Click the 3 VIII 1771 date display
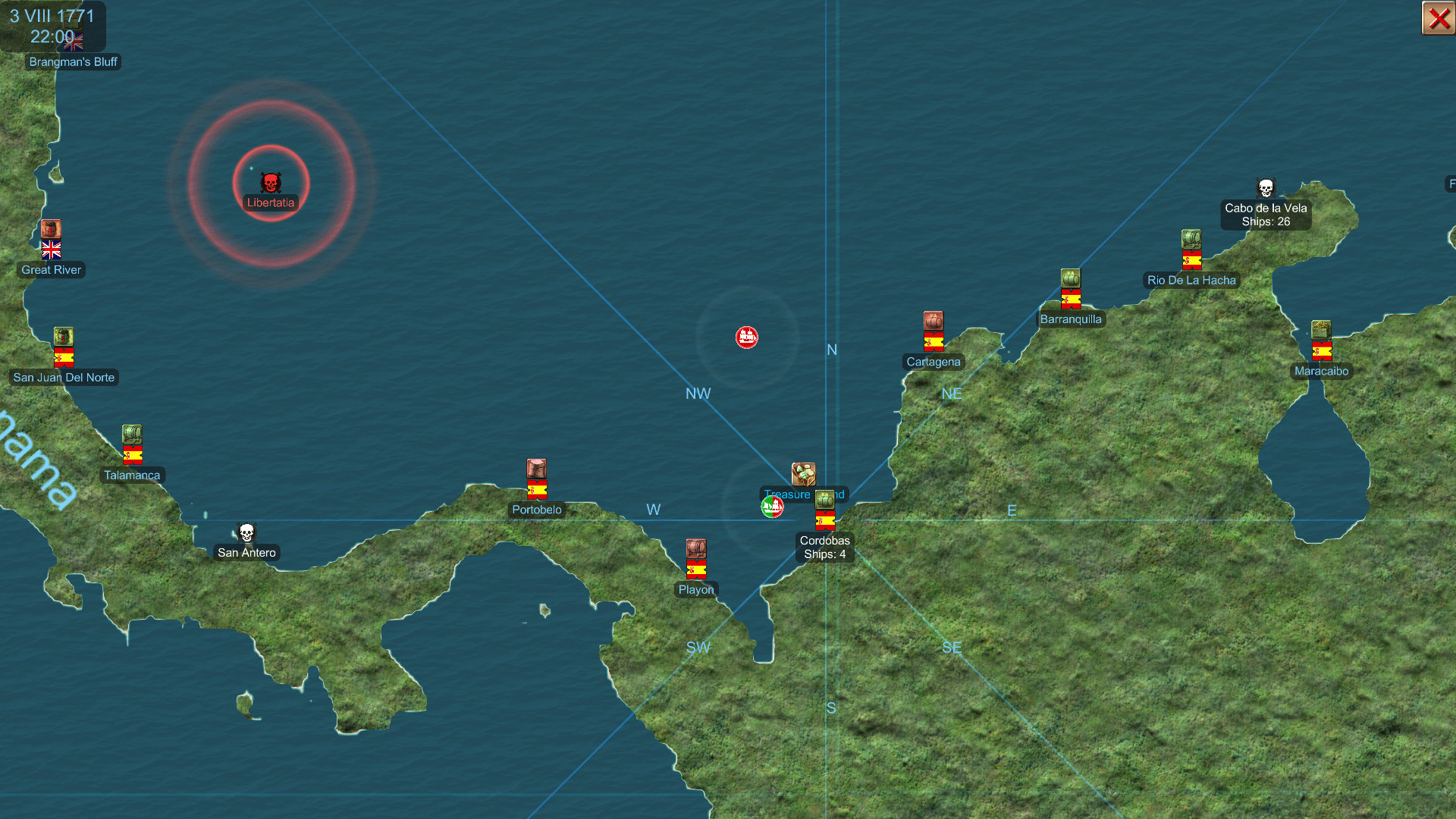Image resolution: width=1456 pixels, height=819 pixels. pos(53,15)
